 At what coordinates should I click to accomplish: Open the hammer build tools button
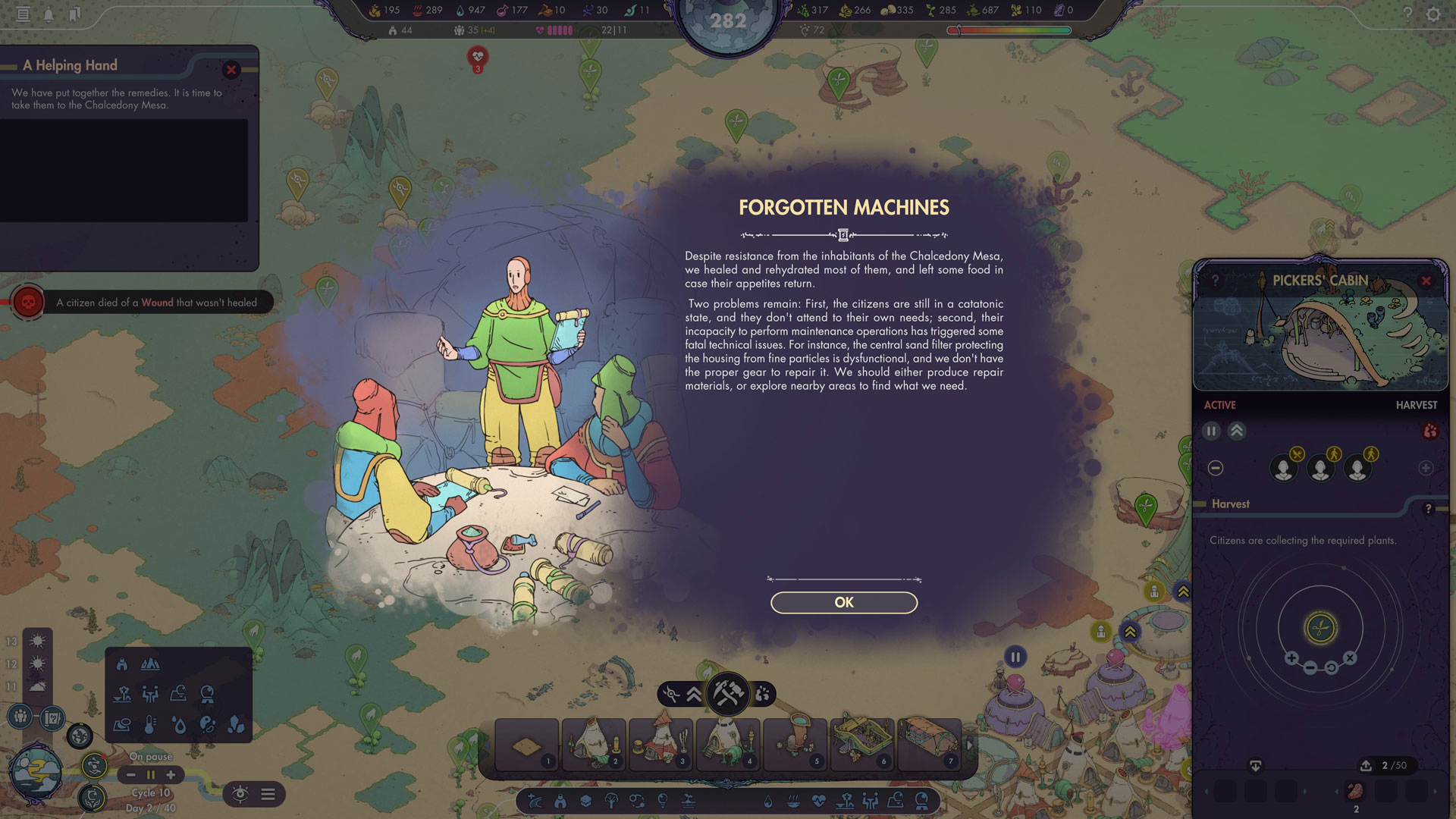727,693
